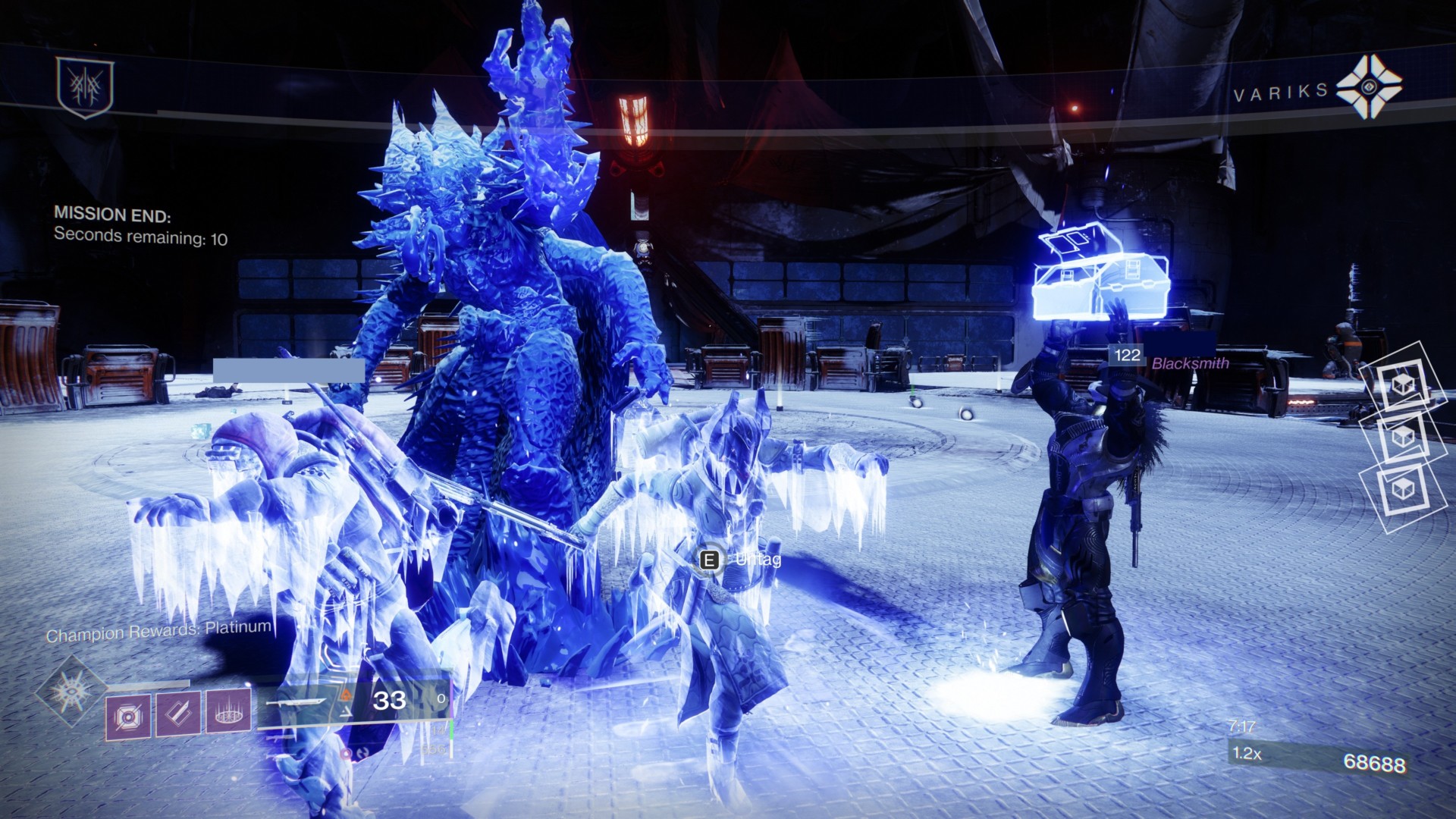Image resolution: width=1456 pixels, height=819 pixels.
Task: Select the Blacksmith player nameplate
Action: 1189,363
